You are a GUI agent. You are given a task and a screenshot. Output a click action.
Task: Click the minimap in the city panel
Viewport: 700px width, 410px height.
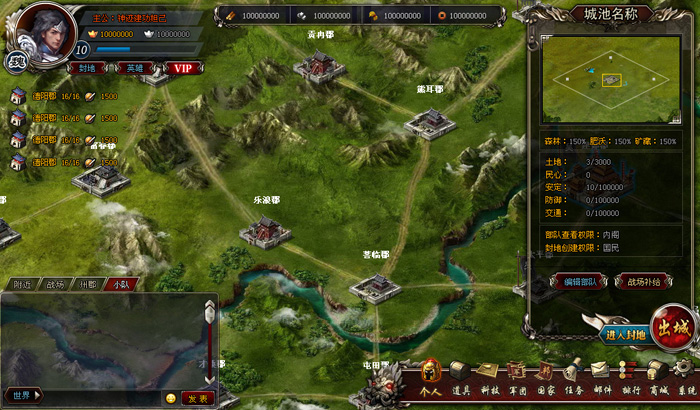[x=610, y=78]
